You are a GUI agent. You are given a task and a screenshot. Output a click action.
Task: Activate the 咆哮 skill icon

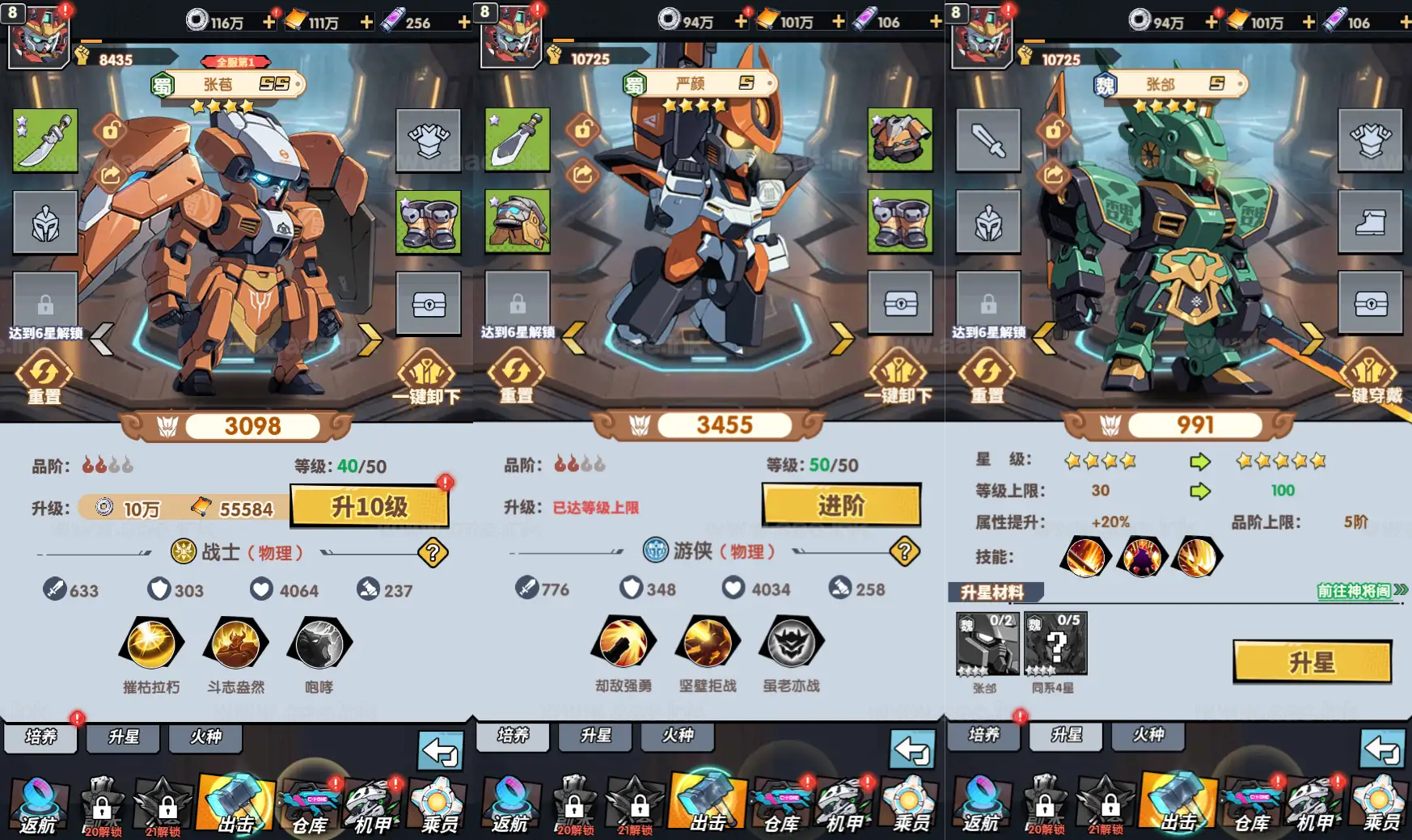click(x=319, y=645)
